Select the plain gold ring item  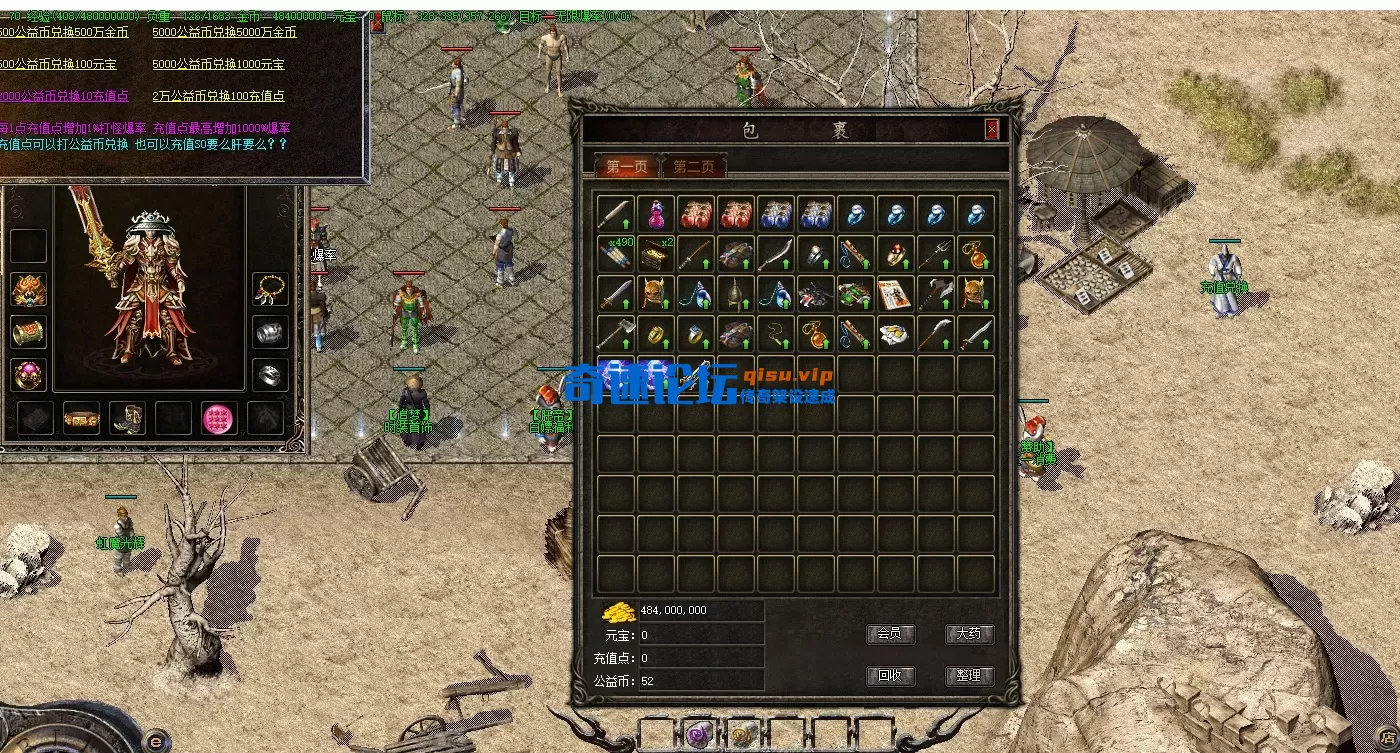click(x=656, y=333)
